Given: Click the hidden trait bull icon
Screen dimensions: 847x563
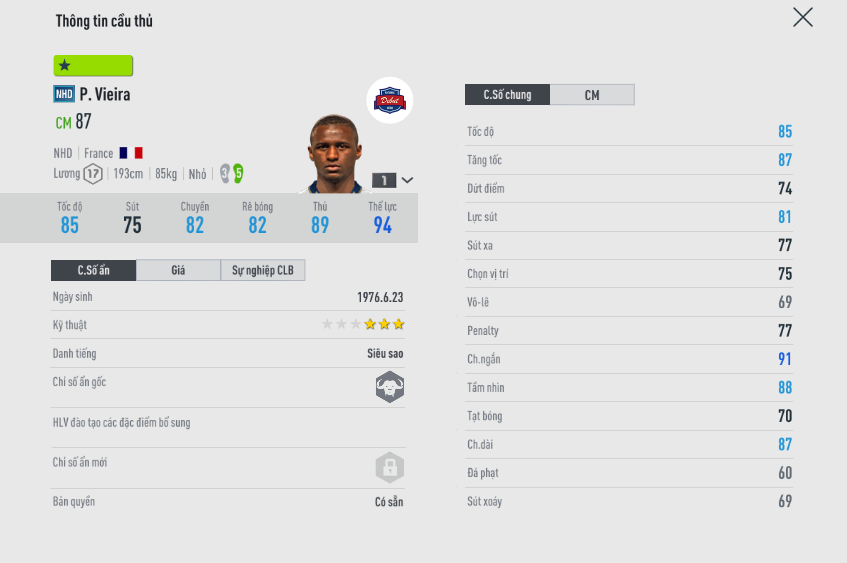Looking at the screenshot, I should coord(390,387).
